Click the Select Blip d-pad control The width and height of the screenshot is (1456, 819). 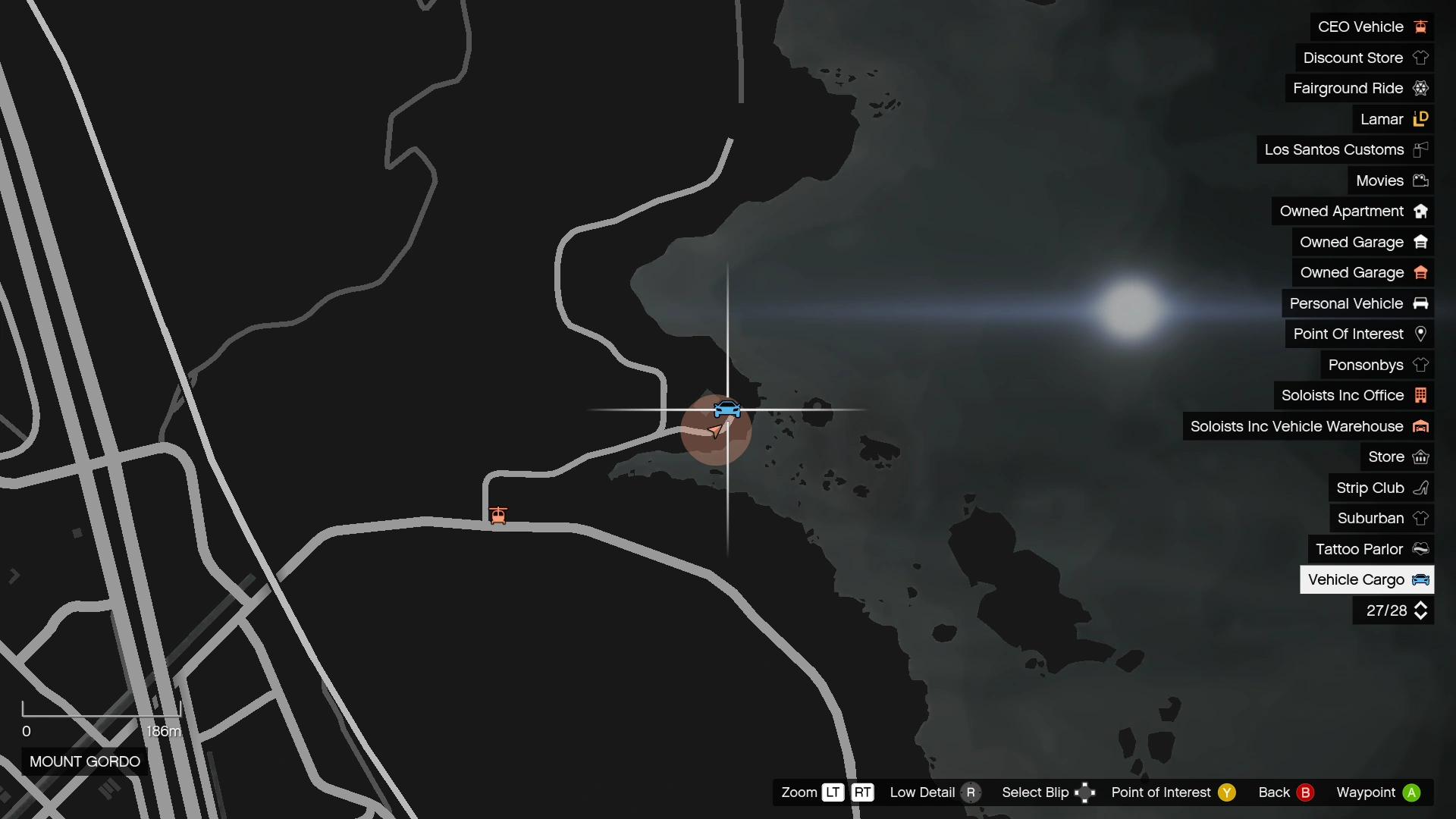(1087, 792)
